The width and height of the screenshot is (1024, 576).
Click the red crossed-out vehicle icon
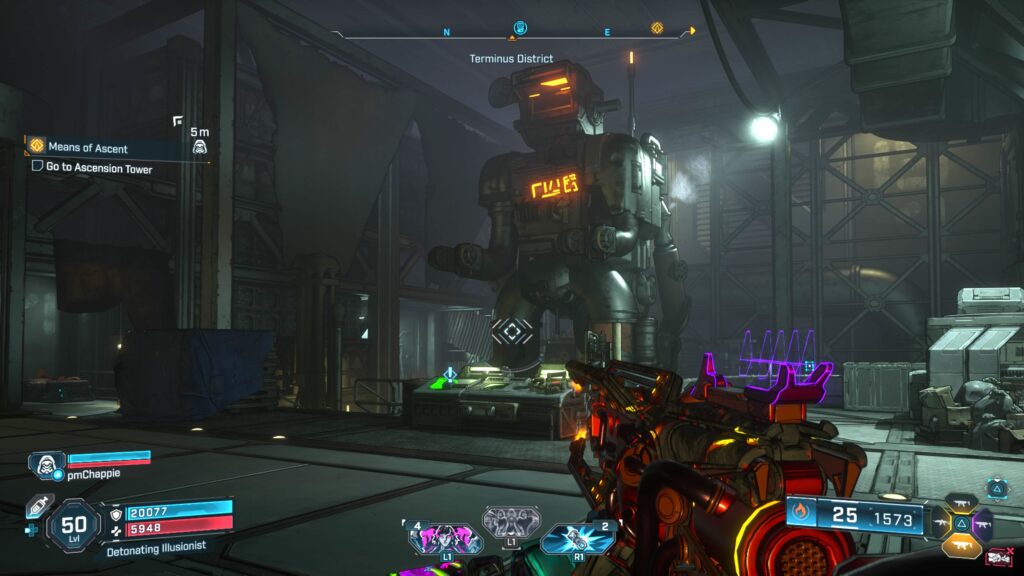click(999, 558)
